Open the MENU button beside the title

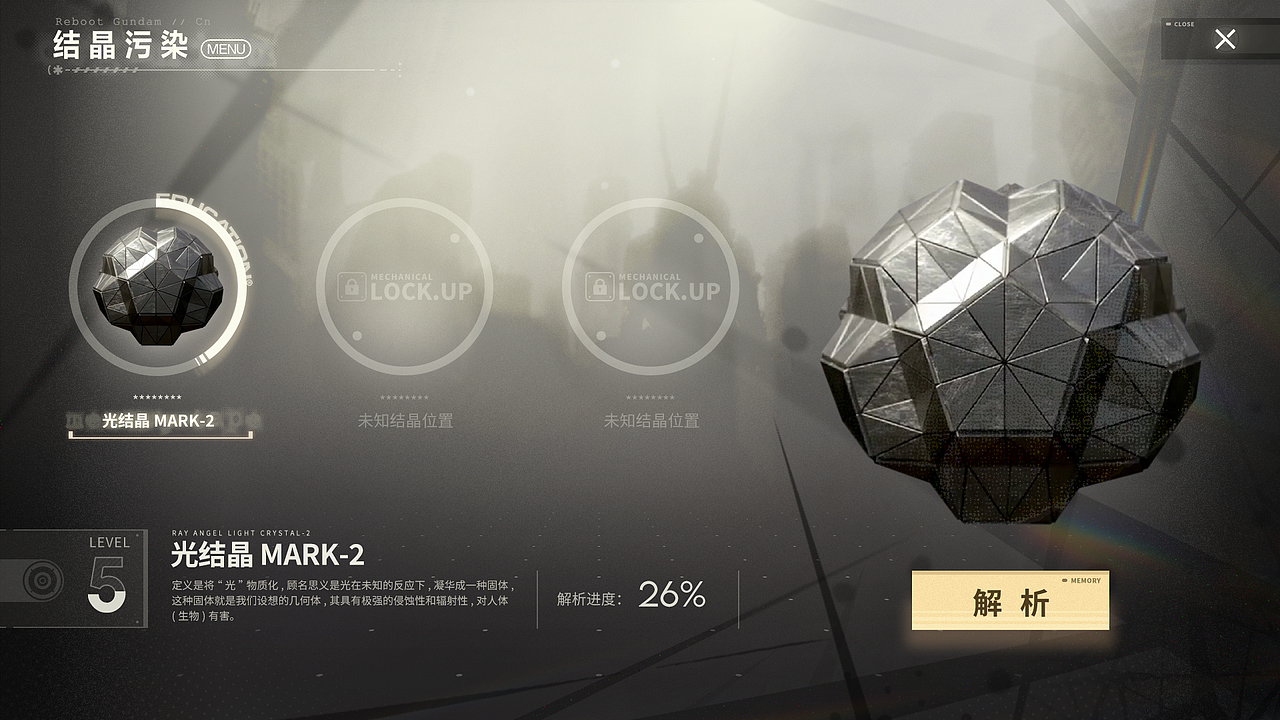click(x=225, y=49)
